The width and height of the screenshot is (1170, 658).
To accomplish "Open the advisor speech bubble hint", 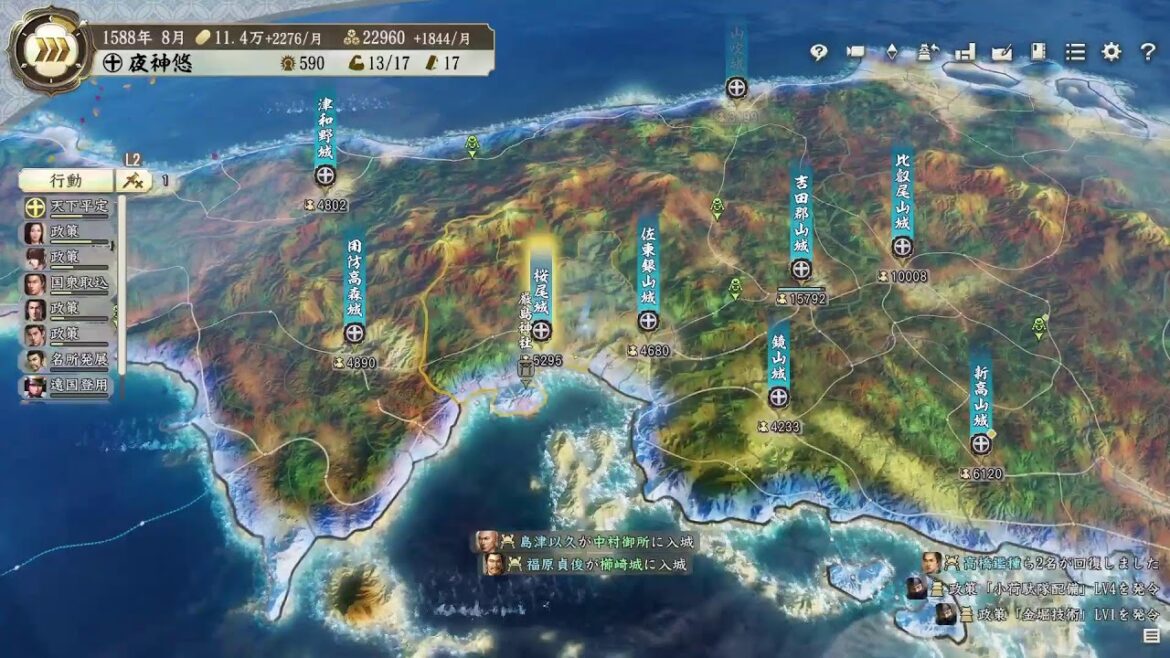I will (819, 53).
